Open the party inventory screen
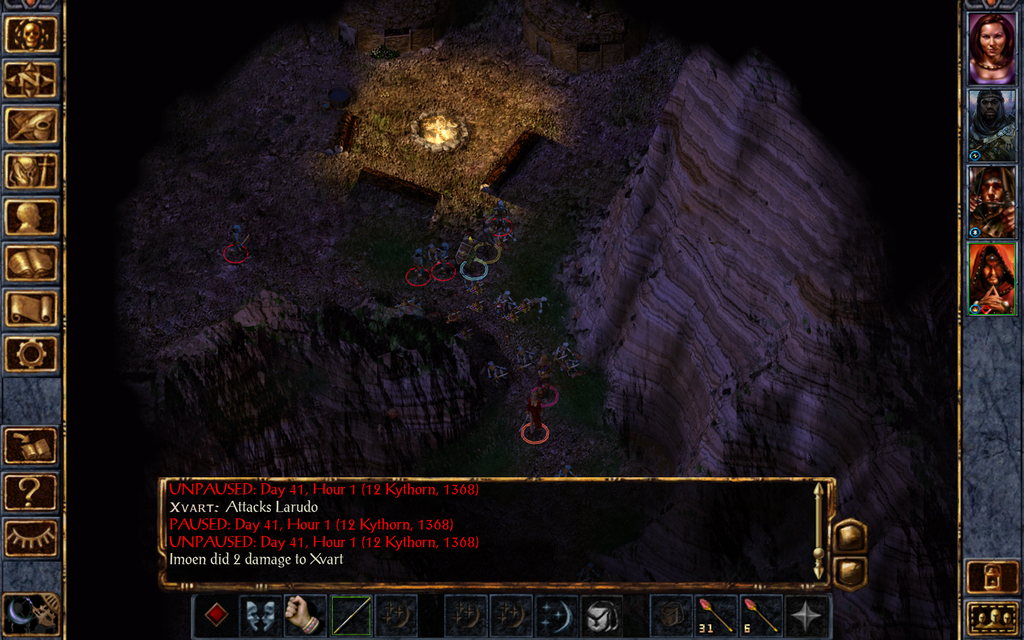The image size is (1024, 640). [x=30, y=171]
